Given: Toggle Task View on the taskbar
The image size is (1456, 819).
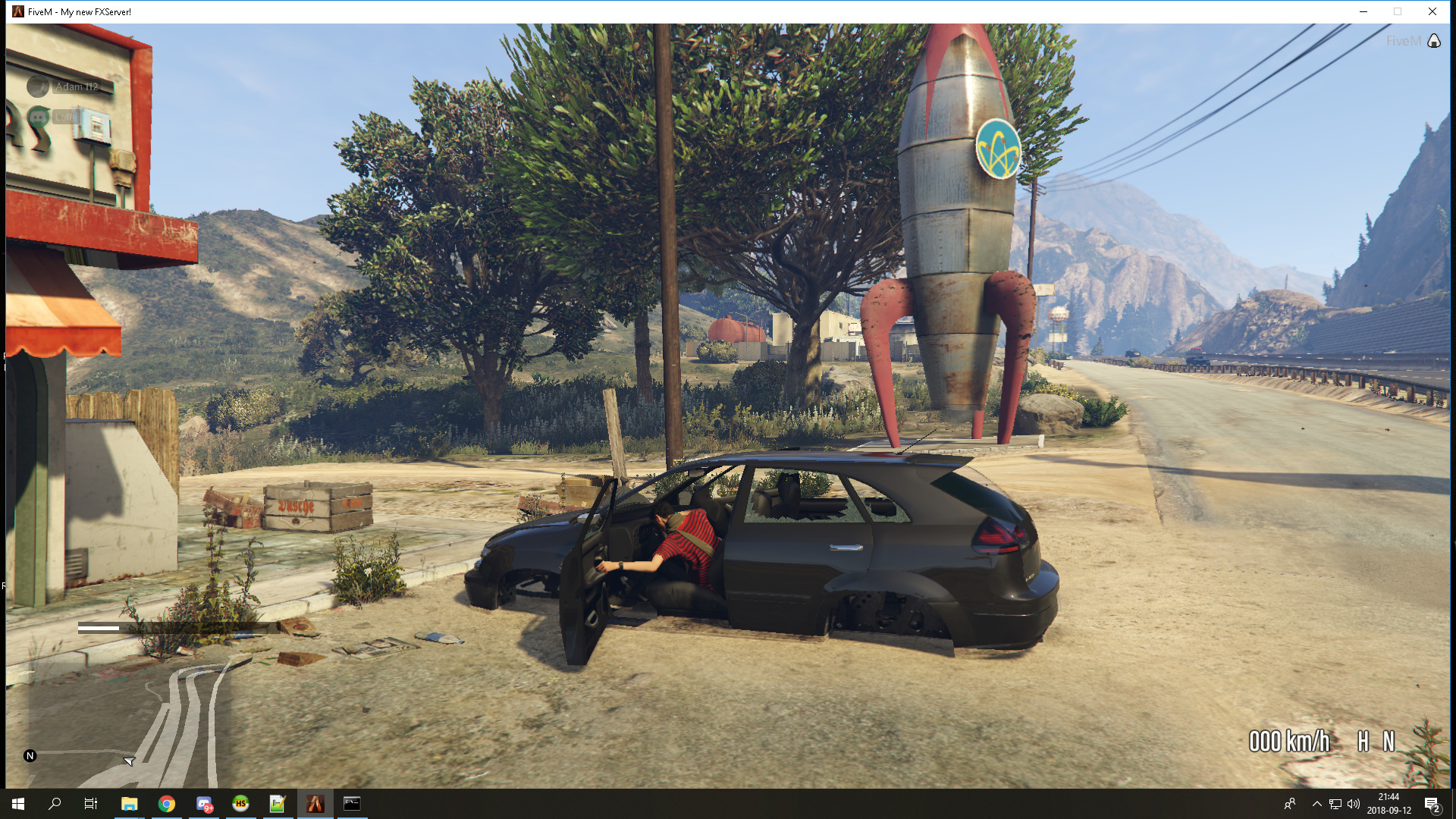Looking at the screenshot, I should (x=90, y=804).
